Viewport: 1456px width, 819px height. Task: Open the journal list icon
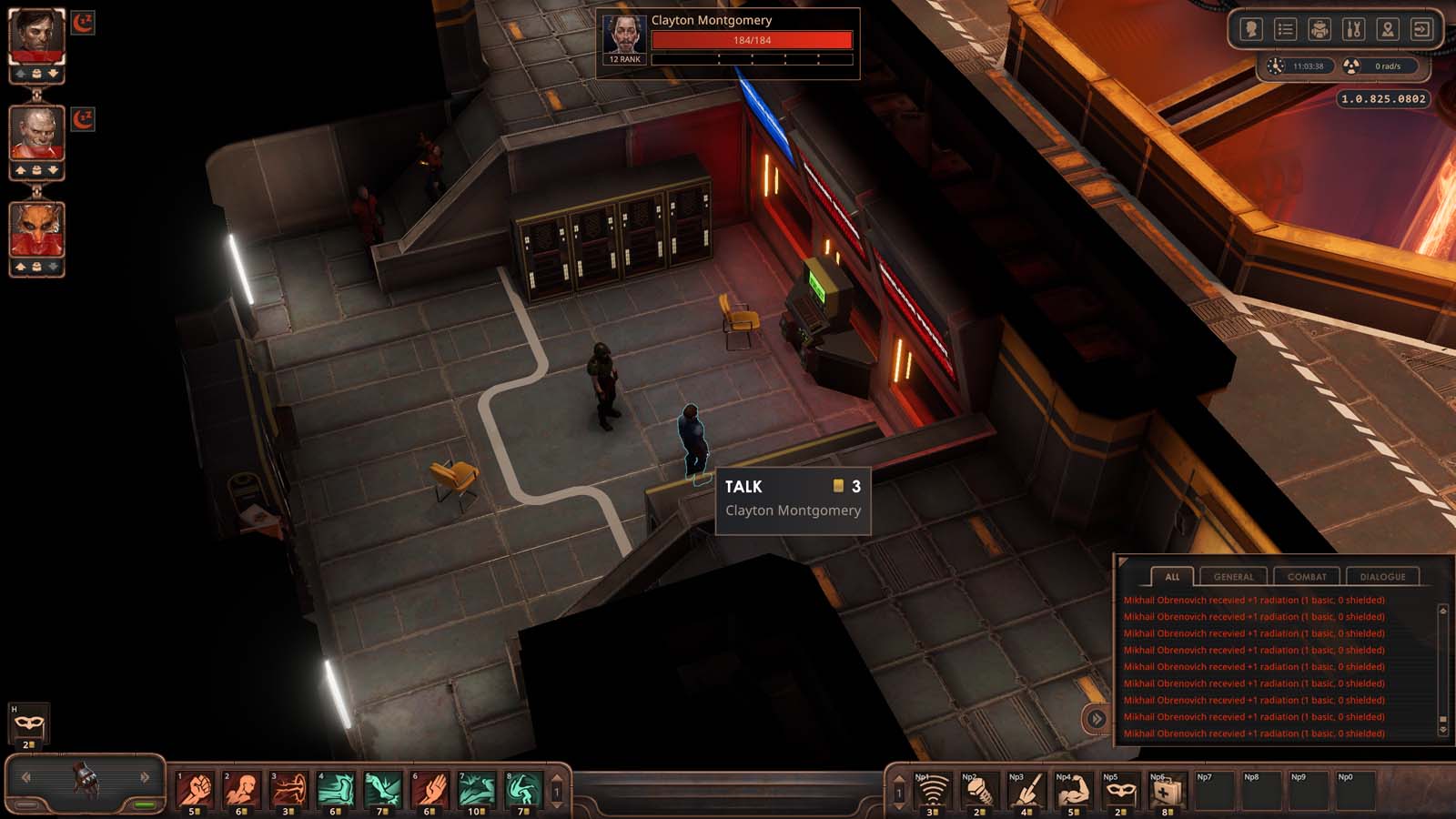click(1285, 30)
